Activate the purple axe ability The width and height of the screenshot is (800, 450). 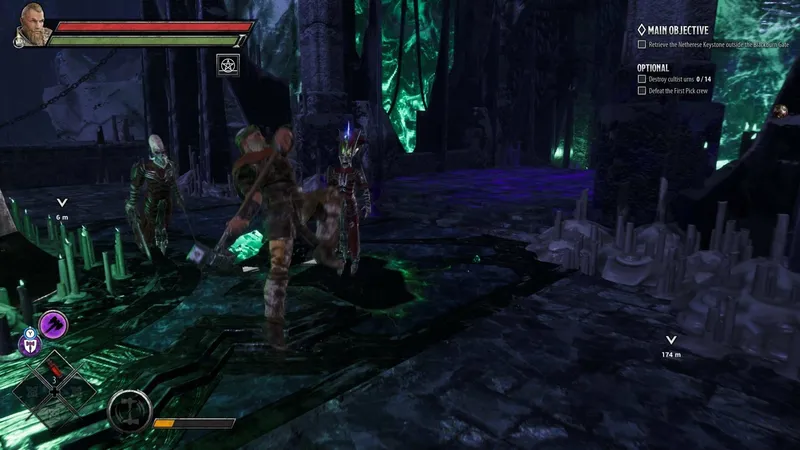(53, 323)
